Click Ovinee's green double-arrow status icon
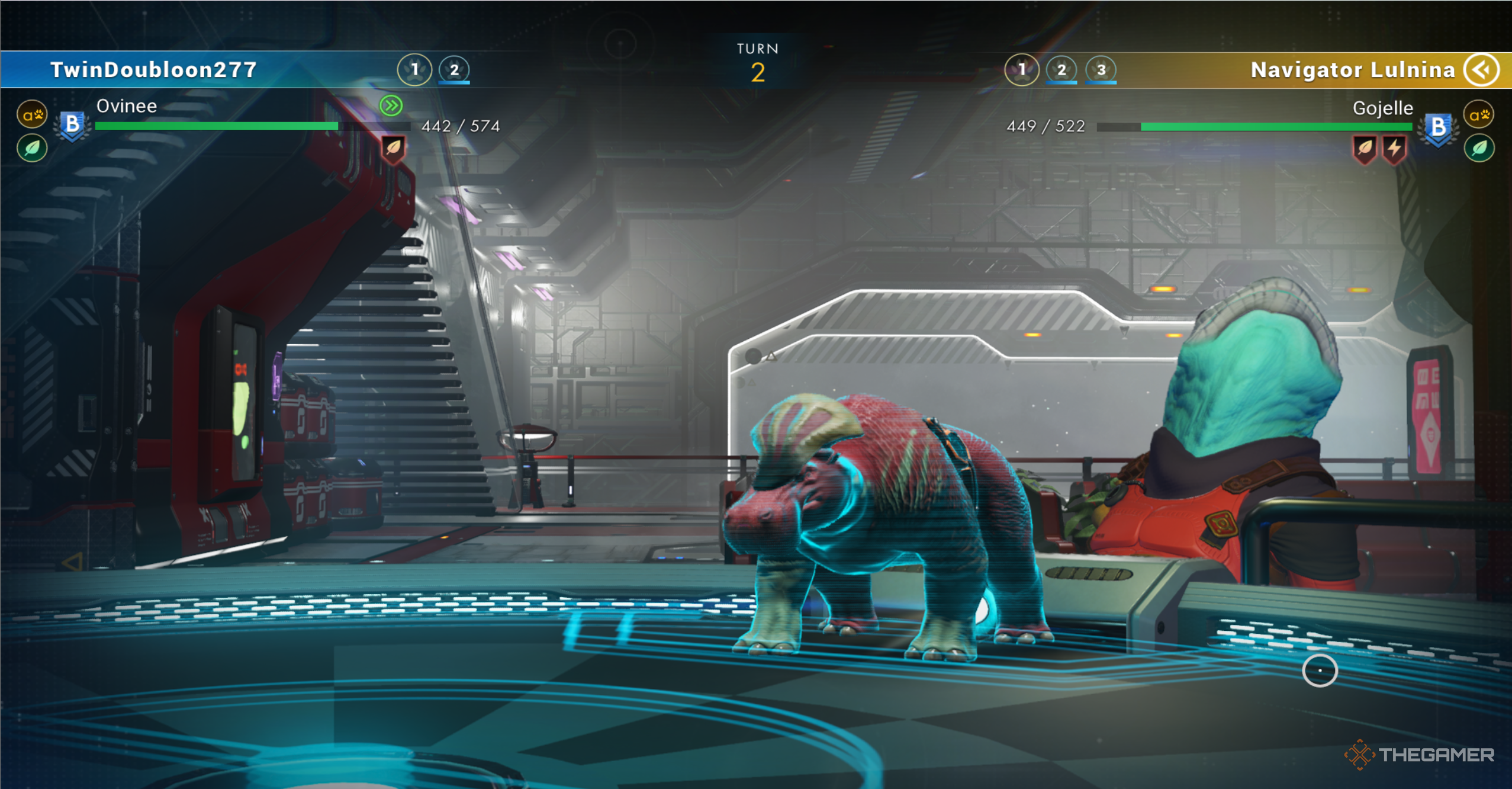1512x789 pixels. click(x=391, y=106)
